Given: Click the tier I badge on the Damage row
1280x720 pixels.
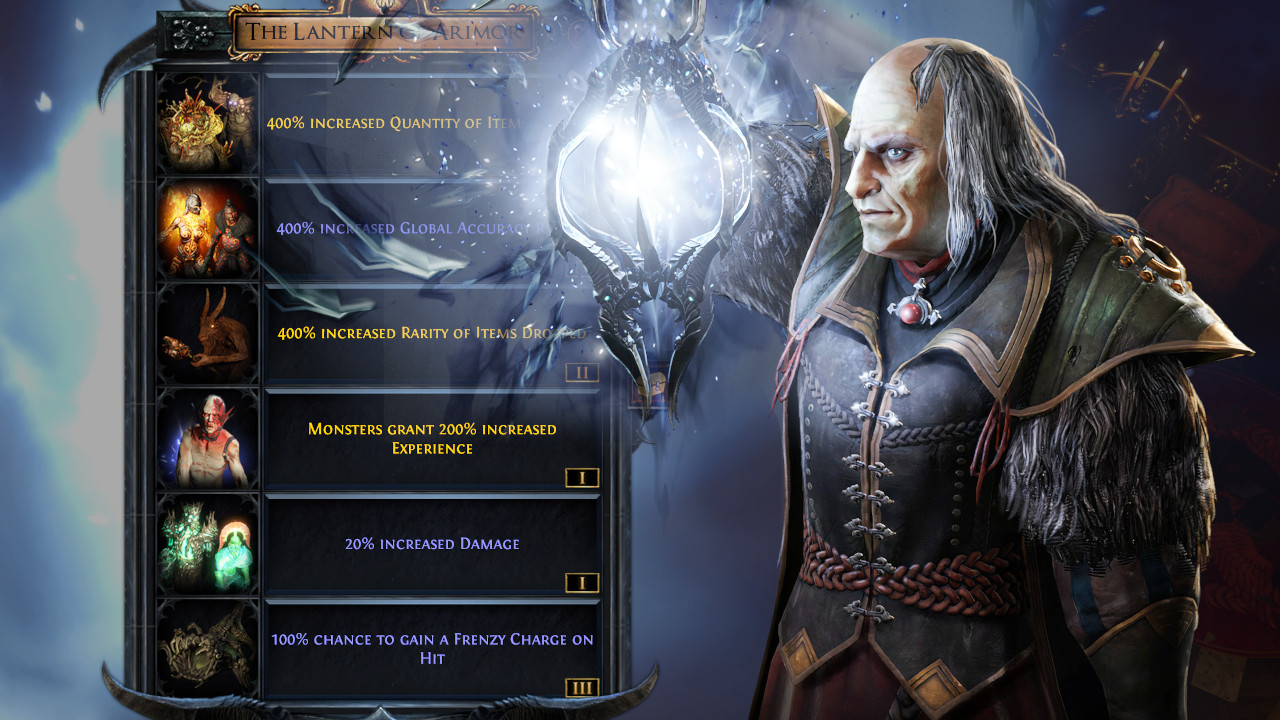Looking at the screenshot, I should [x=581, y=583].
